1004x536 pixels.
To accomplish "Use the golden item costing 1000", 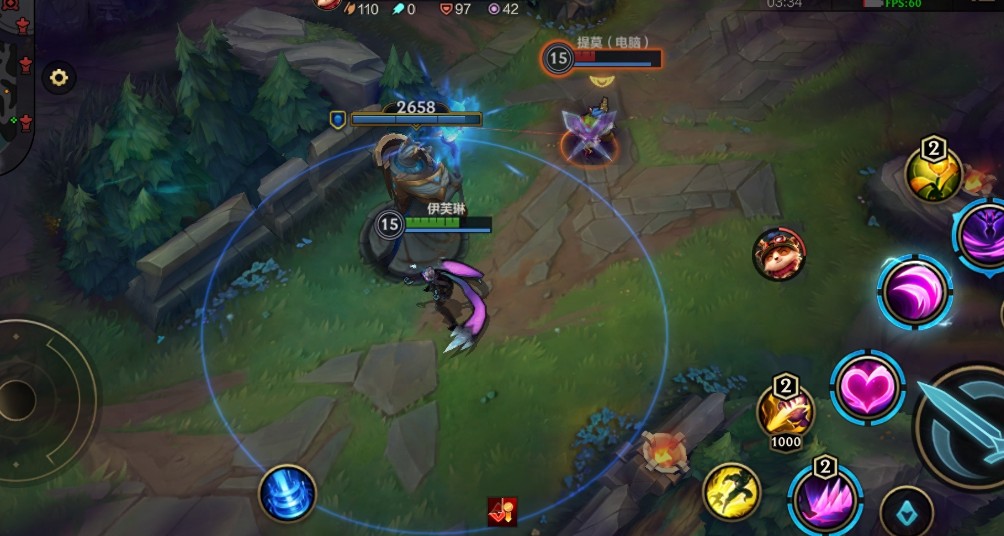I will pos(785,410).
